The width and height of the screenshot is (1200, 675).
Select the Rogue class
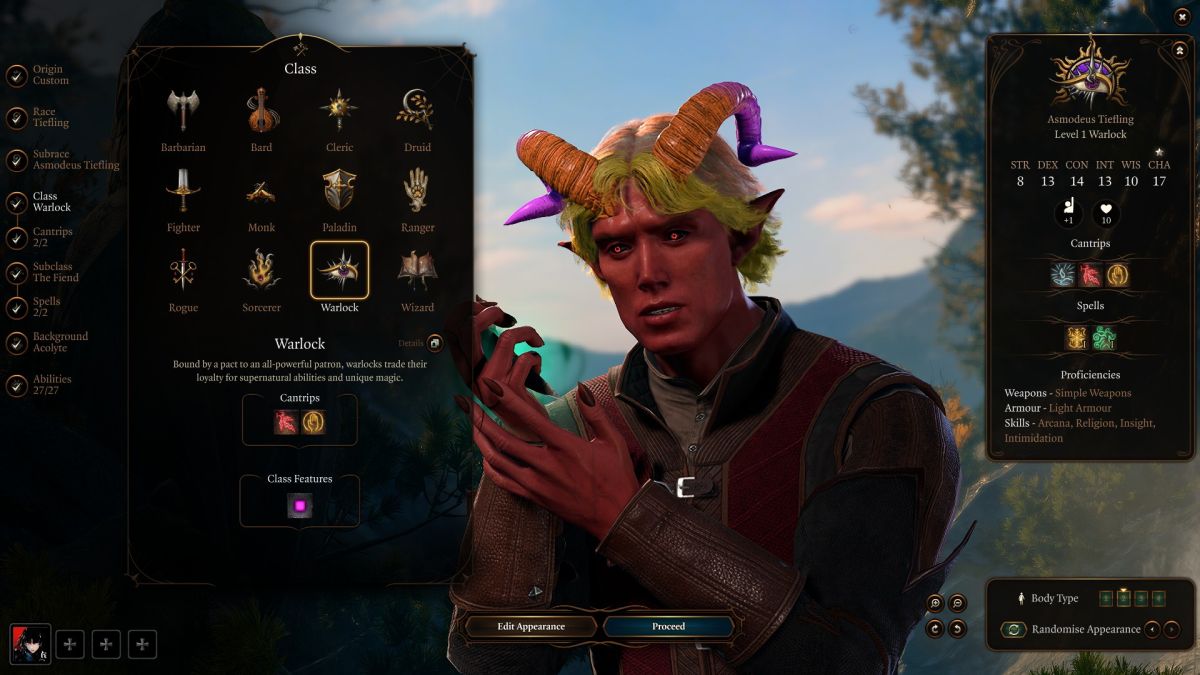click(x=183, y=271)
